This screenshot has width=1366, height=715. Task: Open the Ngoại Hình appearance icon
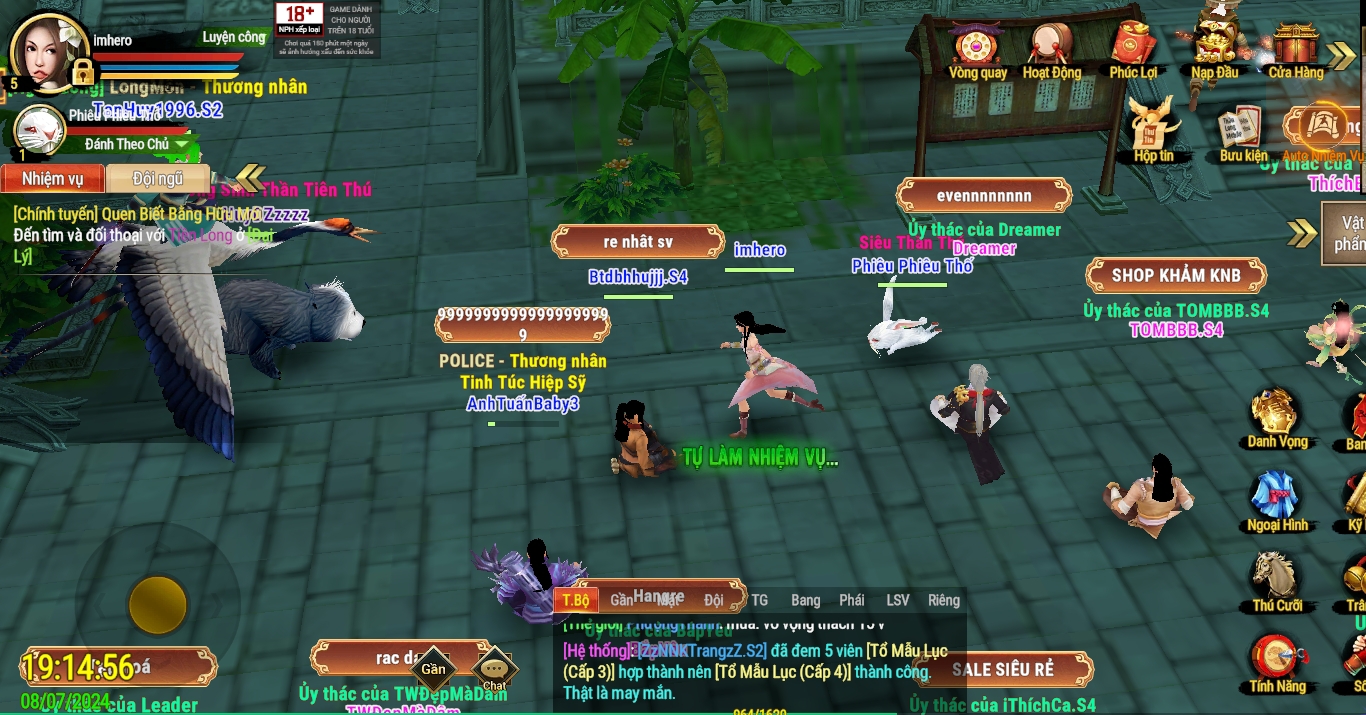[1277, 498]
